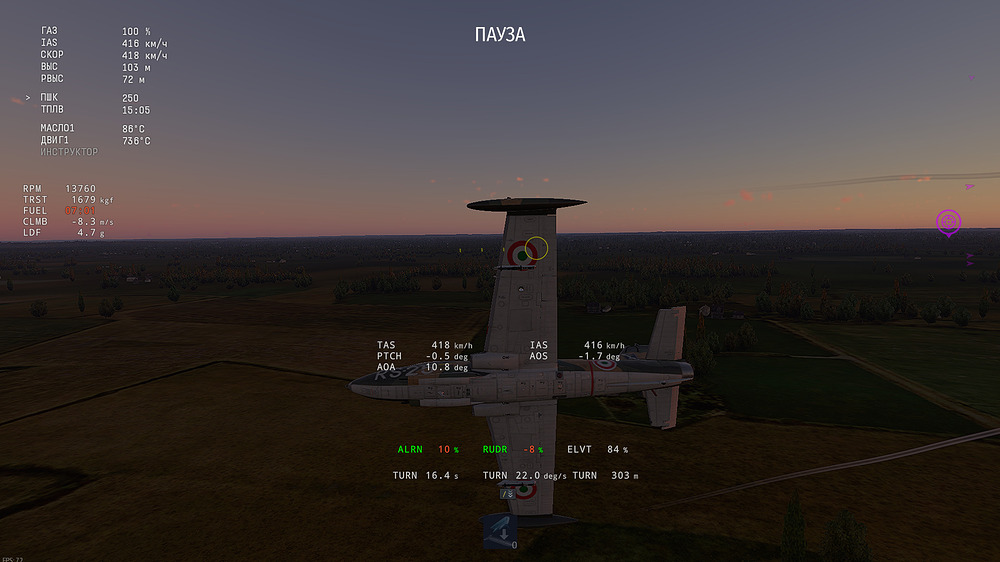1000x562 pixels.
Task: Select the blue aircraft action bar icon
Action: [x=499, y=531]
